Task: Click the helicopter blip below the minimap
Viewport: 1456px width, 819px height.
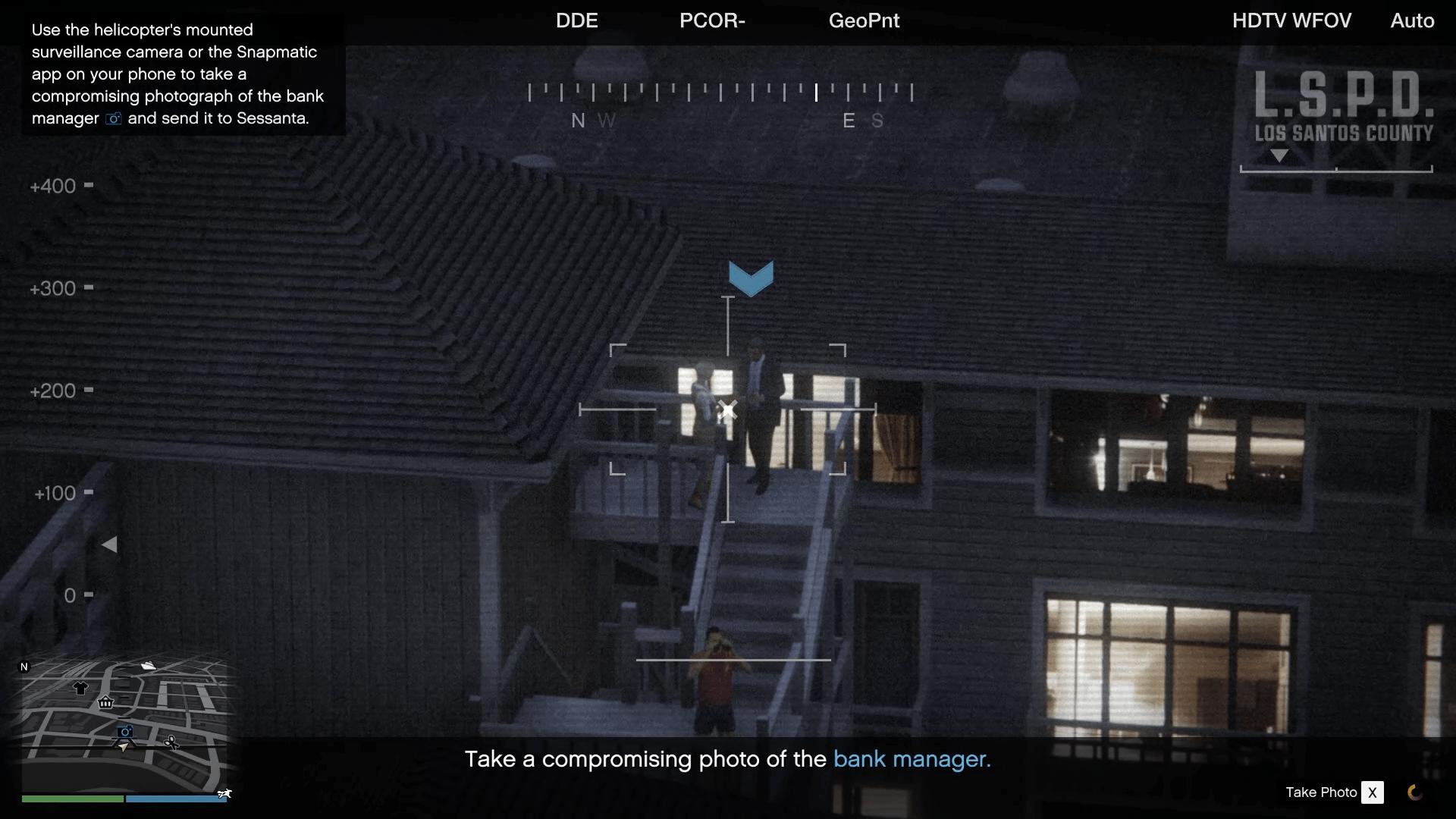Action: coord(225,793)
